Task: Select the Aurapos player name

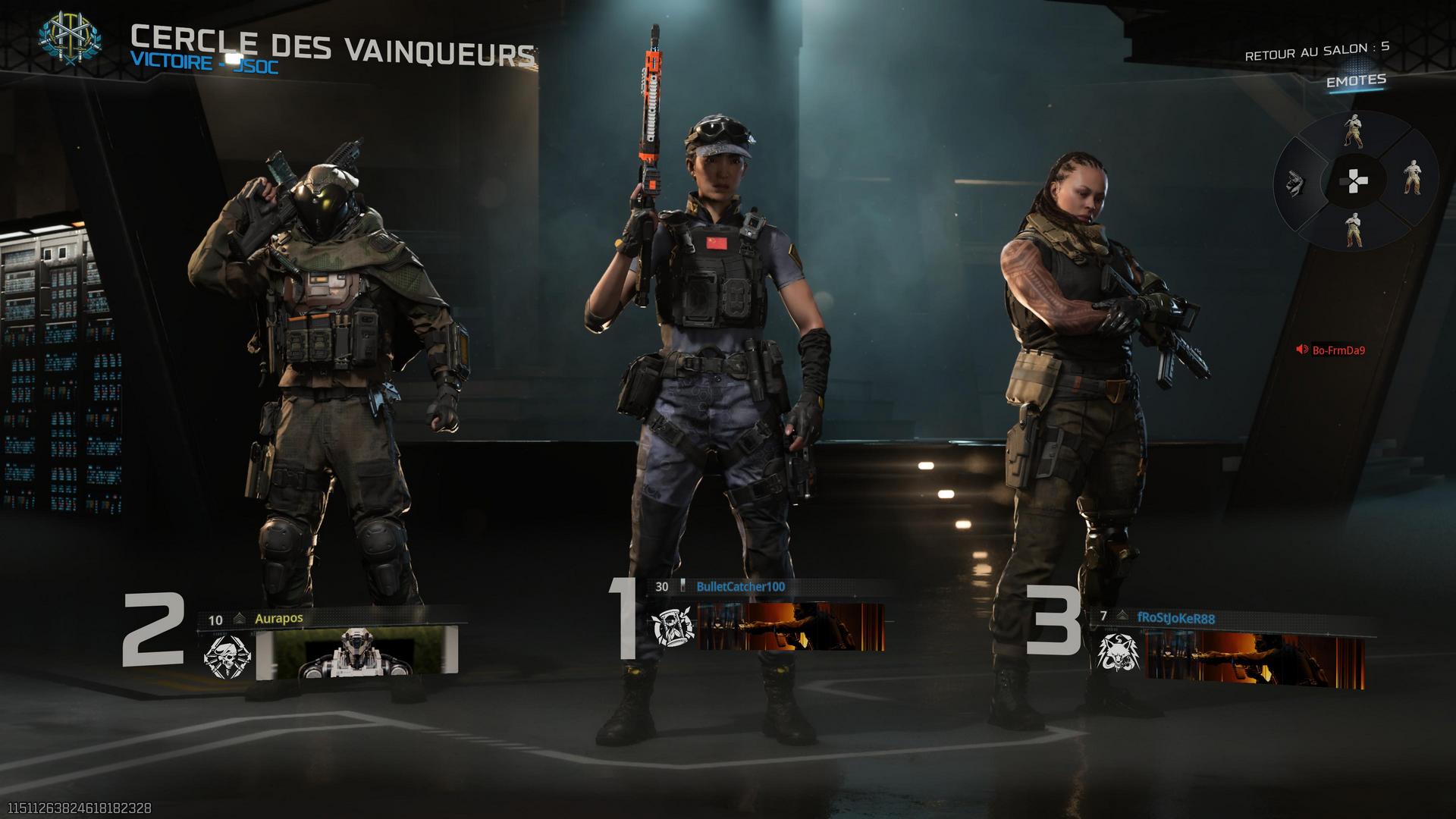Action: pyautogui.click(x=278, y=618)
